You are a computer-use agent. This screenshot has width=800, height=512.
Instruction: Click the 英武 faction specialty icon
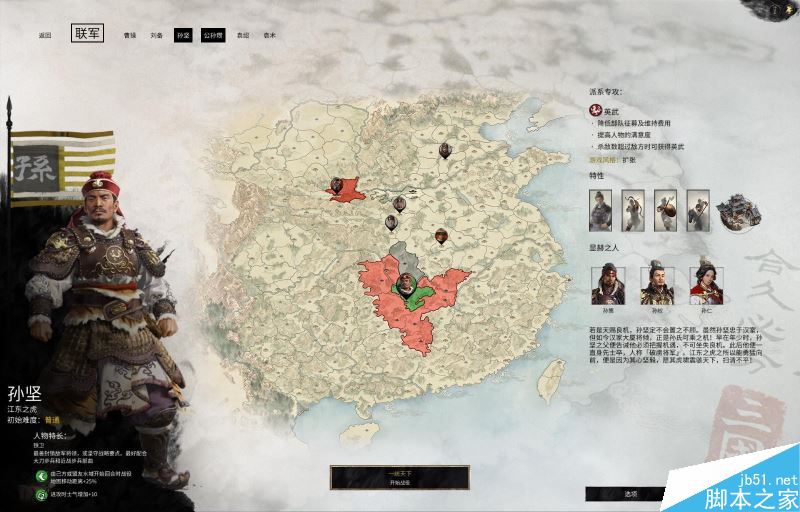pyautogui.click(x=595, y=107)
